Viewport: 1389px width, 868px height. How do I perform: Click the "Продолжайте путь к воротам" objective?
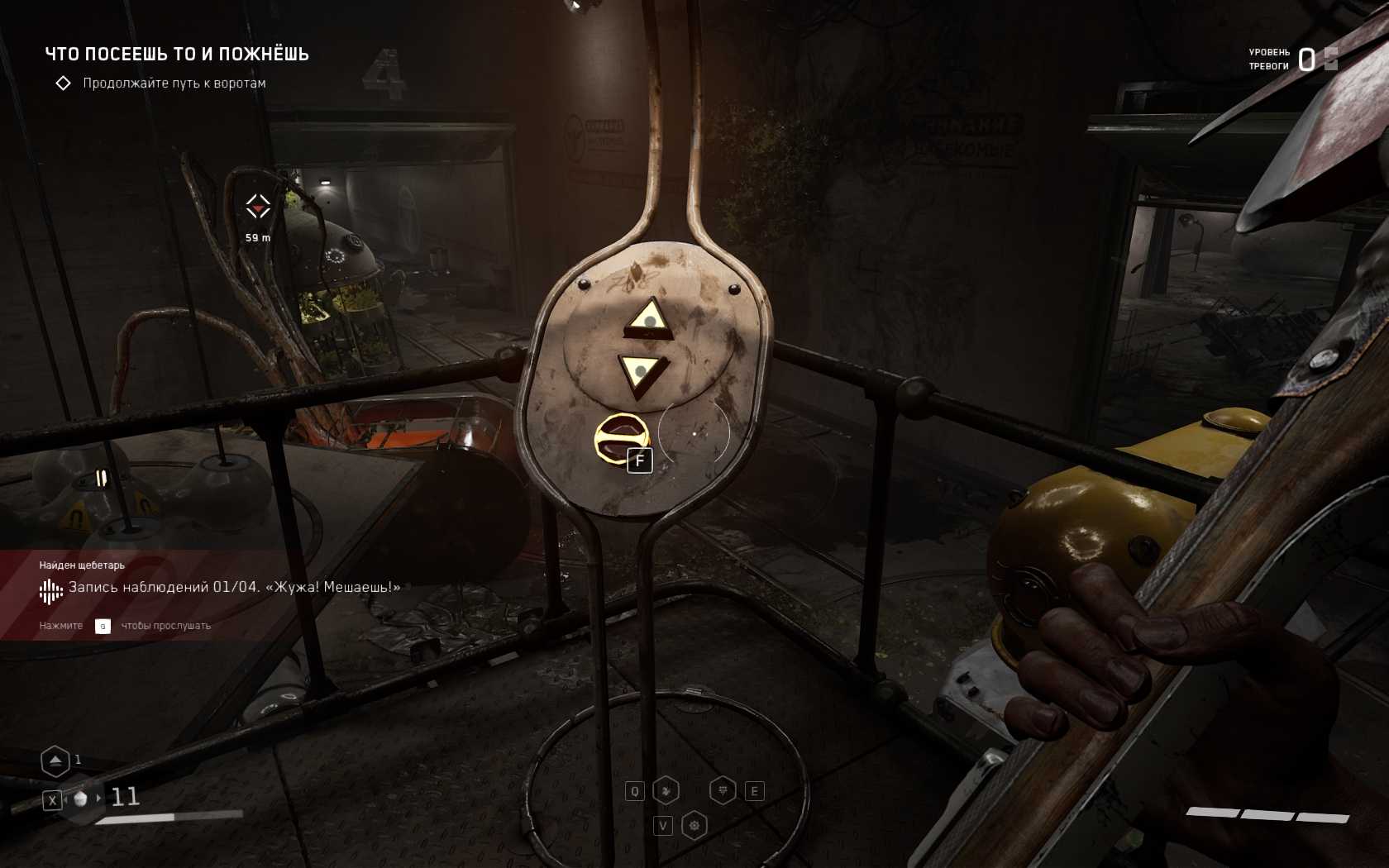(x=174, y=83)
